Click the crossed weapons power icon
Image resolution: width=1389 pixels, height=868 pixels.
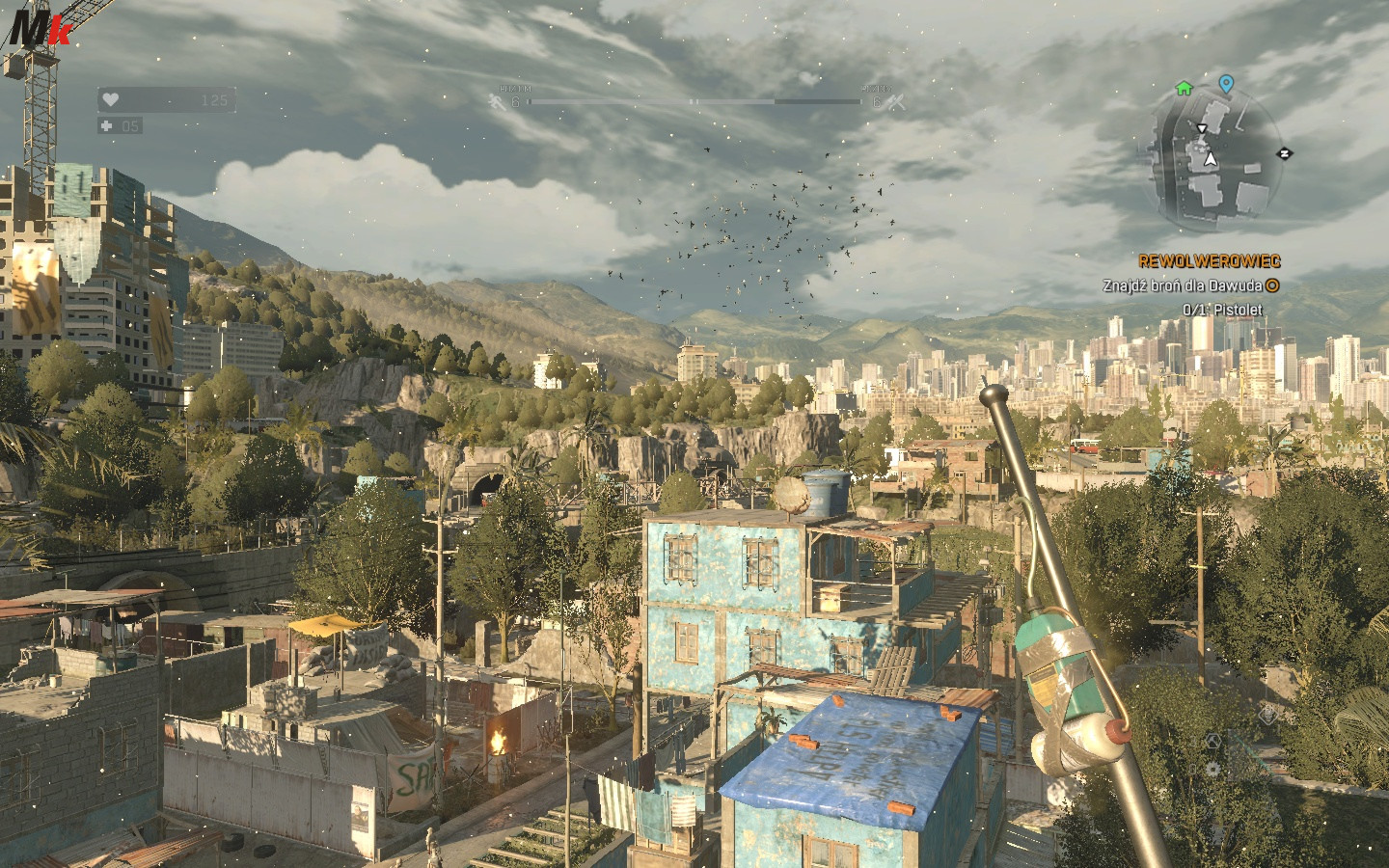coord(896,102)
